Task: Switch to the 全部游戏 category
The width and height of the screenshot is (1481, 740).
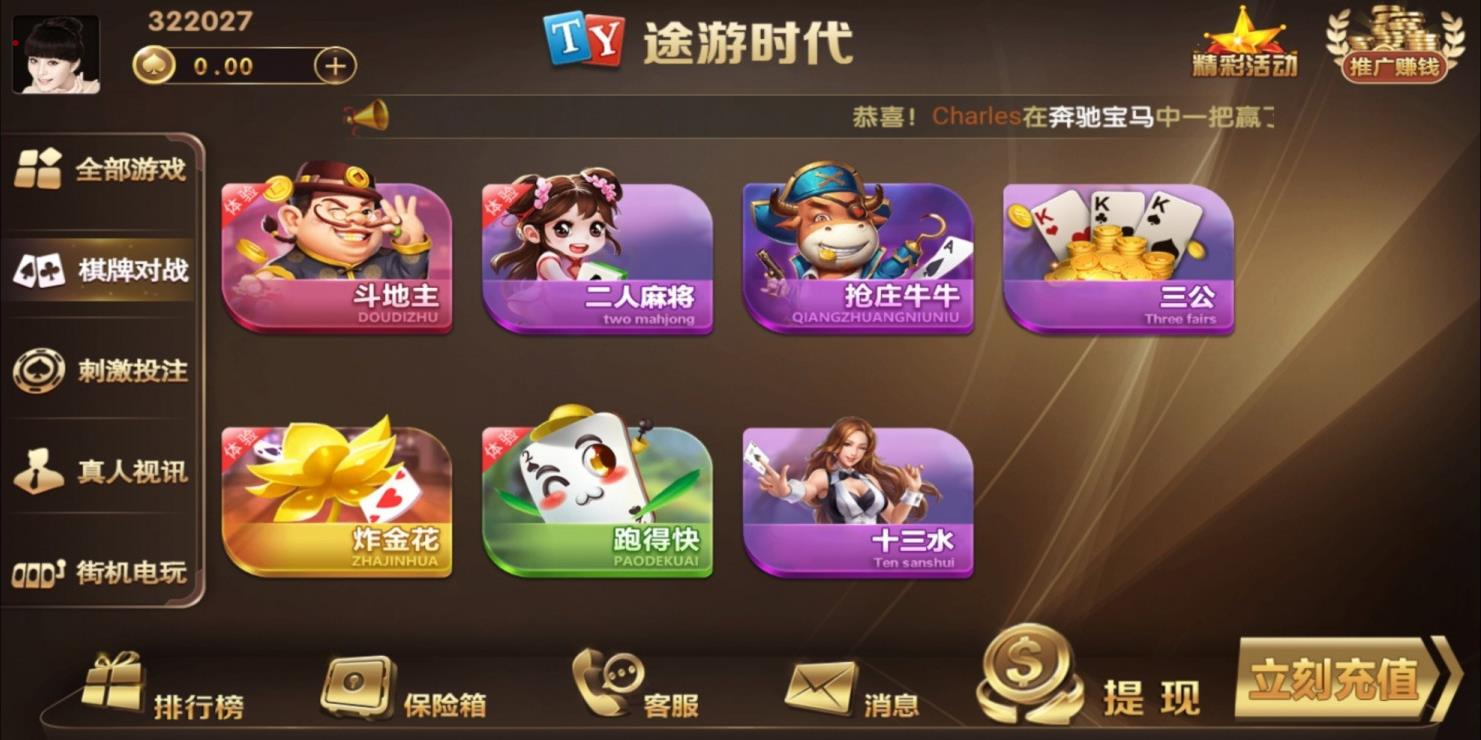Action: point(100,168)
